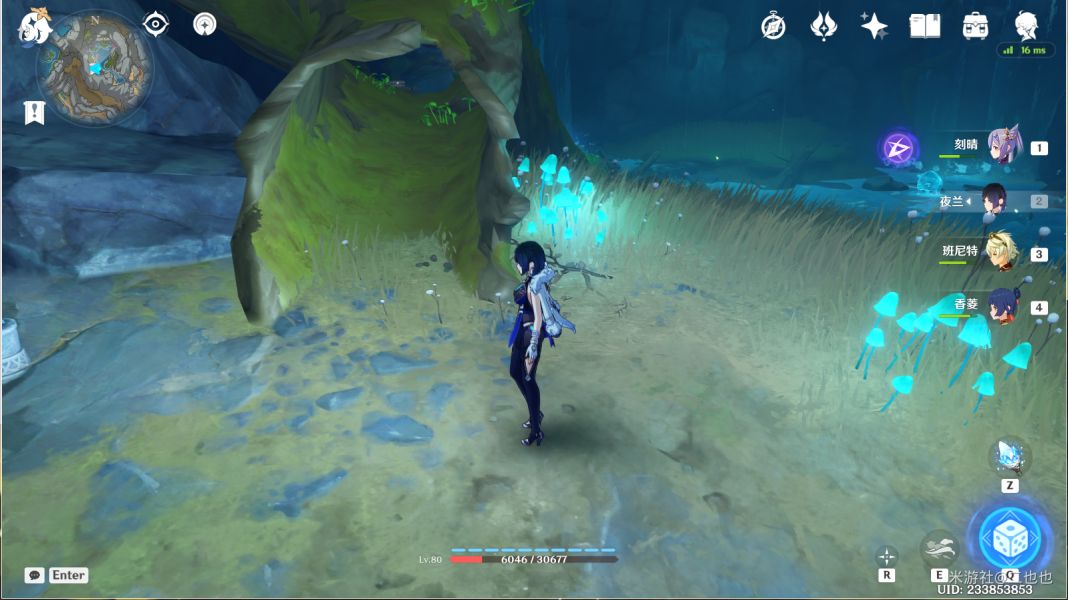Open the compass icon in the top bar
The image size is (1068, 600).
[773, 26]
